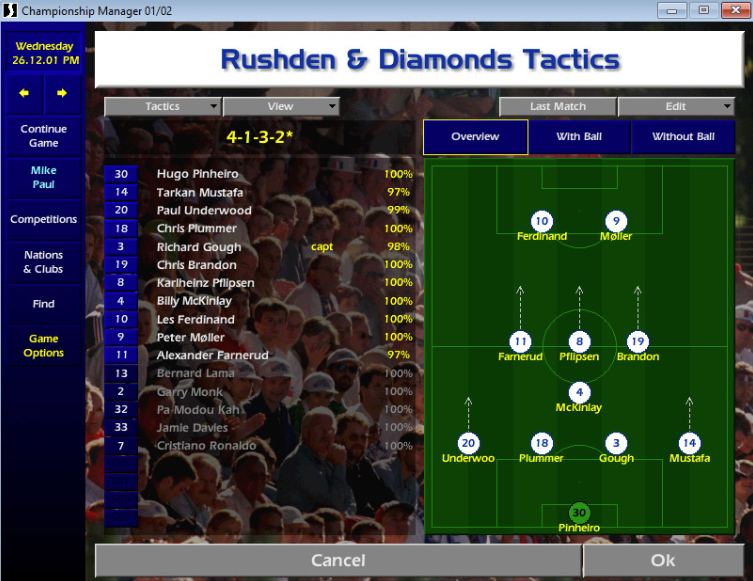The image size is (753, 581).
Task: Show the Last Match tactics
Action: [558, 106]
